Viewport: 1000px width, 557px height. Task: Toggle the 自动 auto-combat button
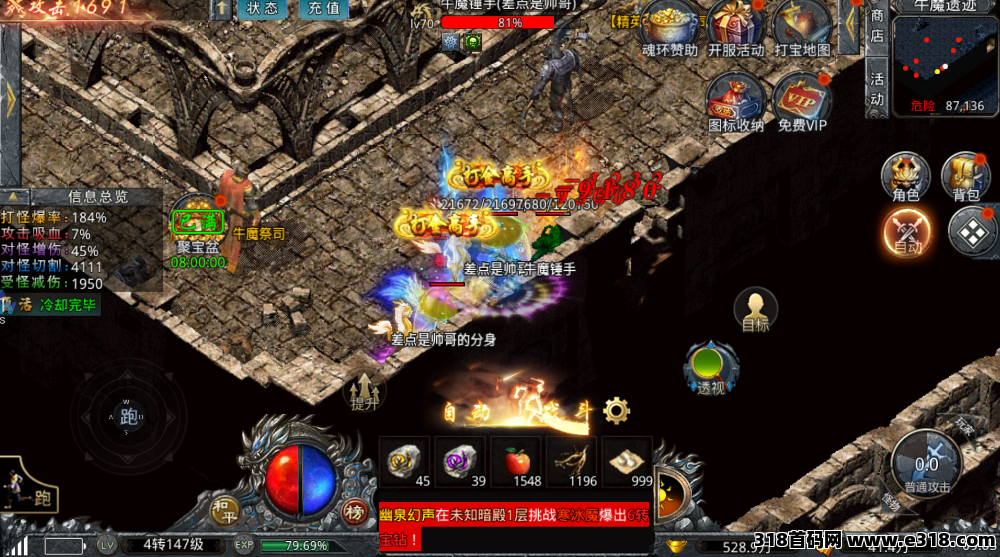click(x=907, y=232)
